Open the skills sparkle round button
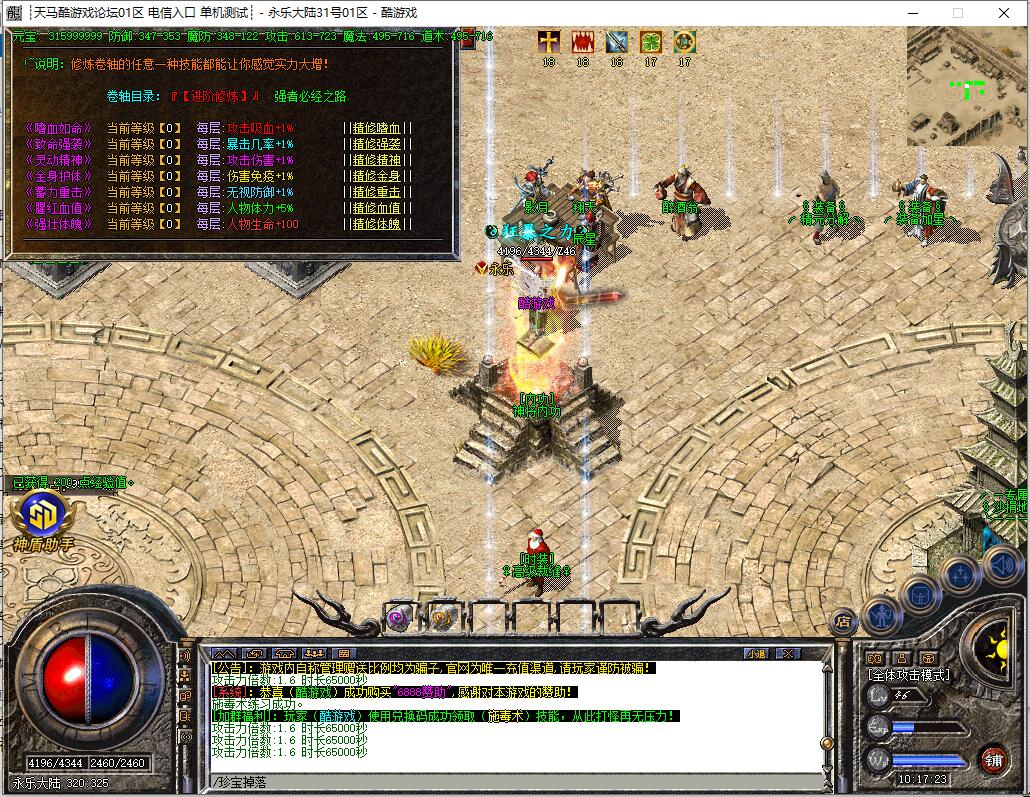The image size is (1030, 797). (960, 574)
